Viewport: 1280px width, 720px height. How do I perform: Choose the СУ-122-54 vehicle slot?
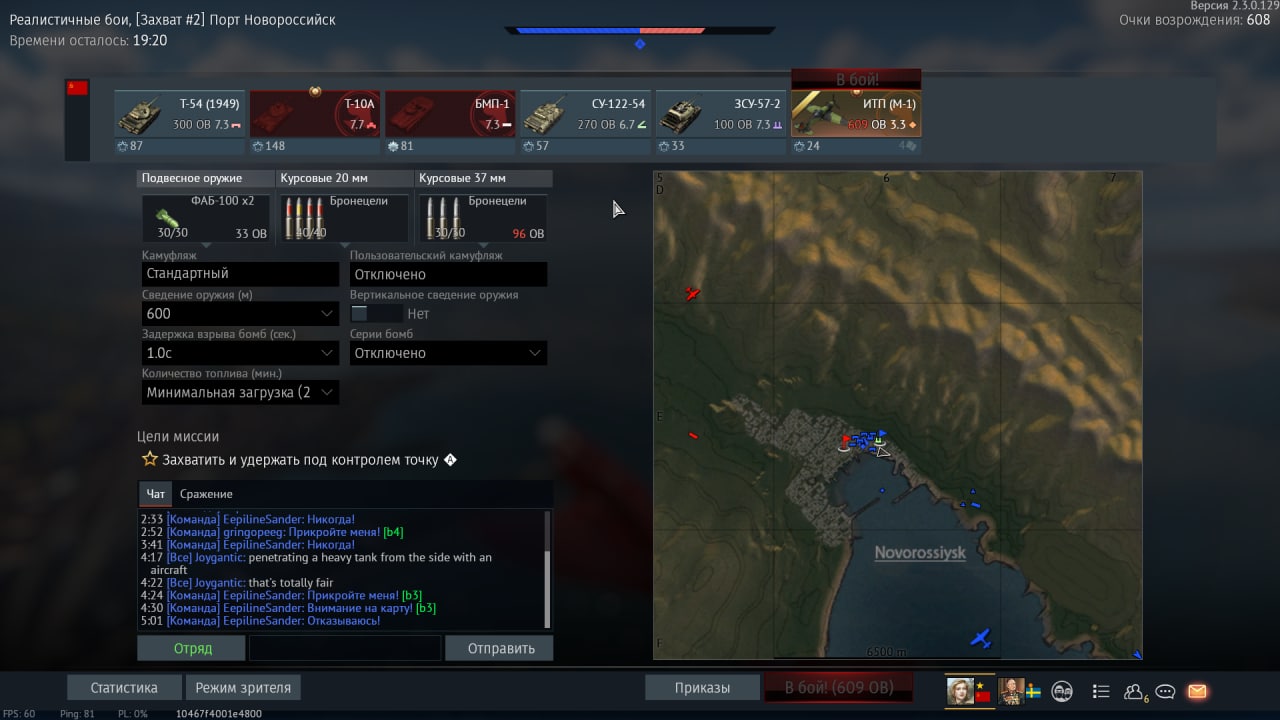click(585, 114)
